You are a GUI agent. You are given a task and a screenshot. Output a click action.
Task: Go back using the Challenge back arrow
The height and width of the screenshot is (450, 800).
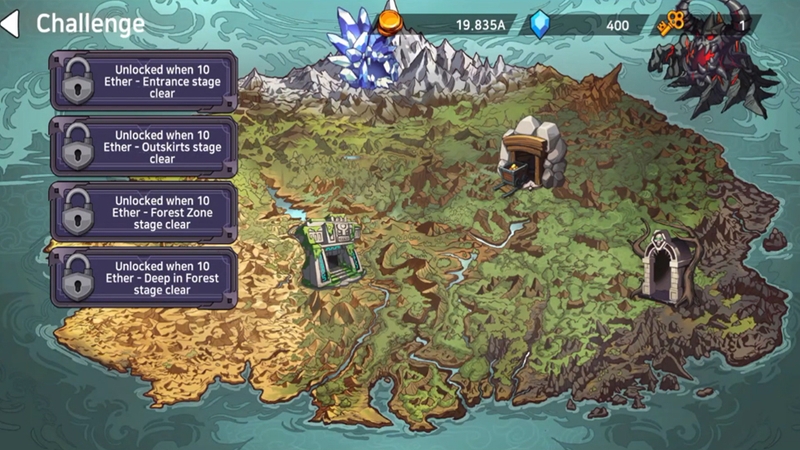10,23
